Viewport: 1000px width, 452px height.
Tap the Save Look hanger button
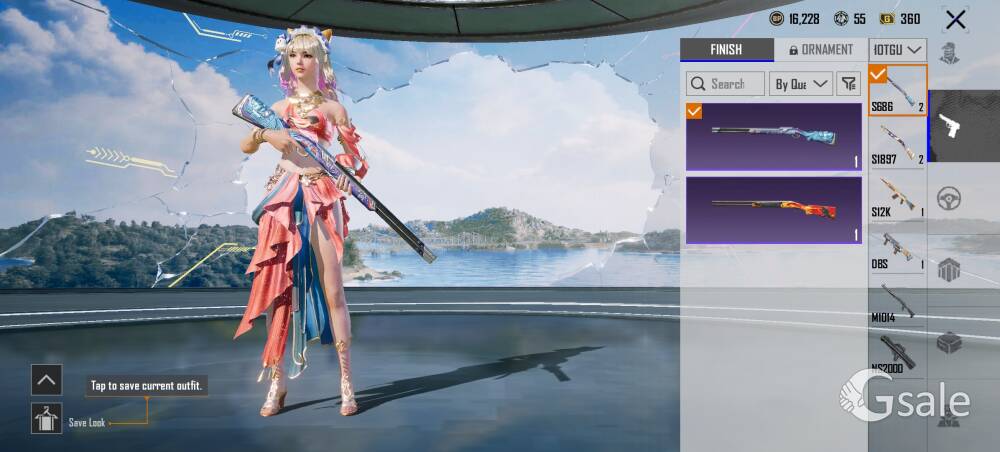(46, 418)
